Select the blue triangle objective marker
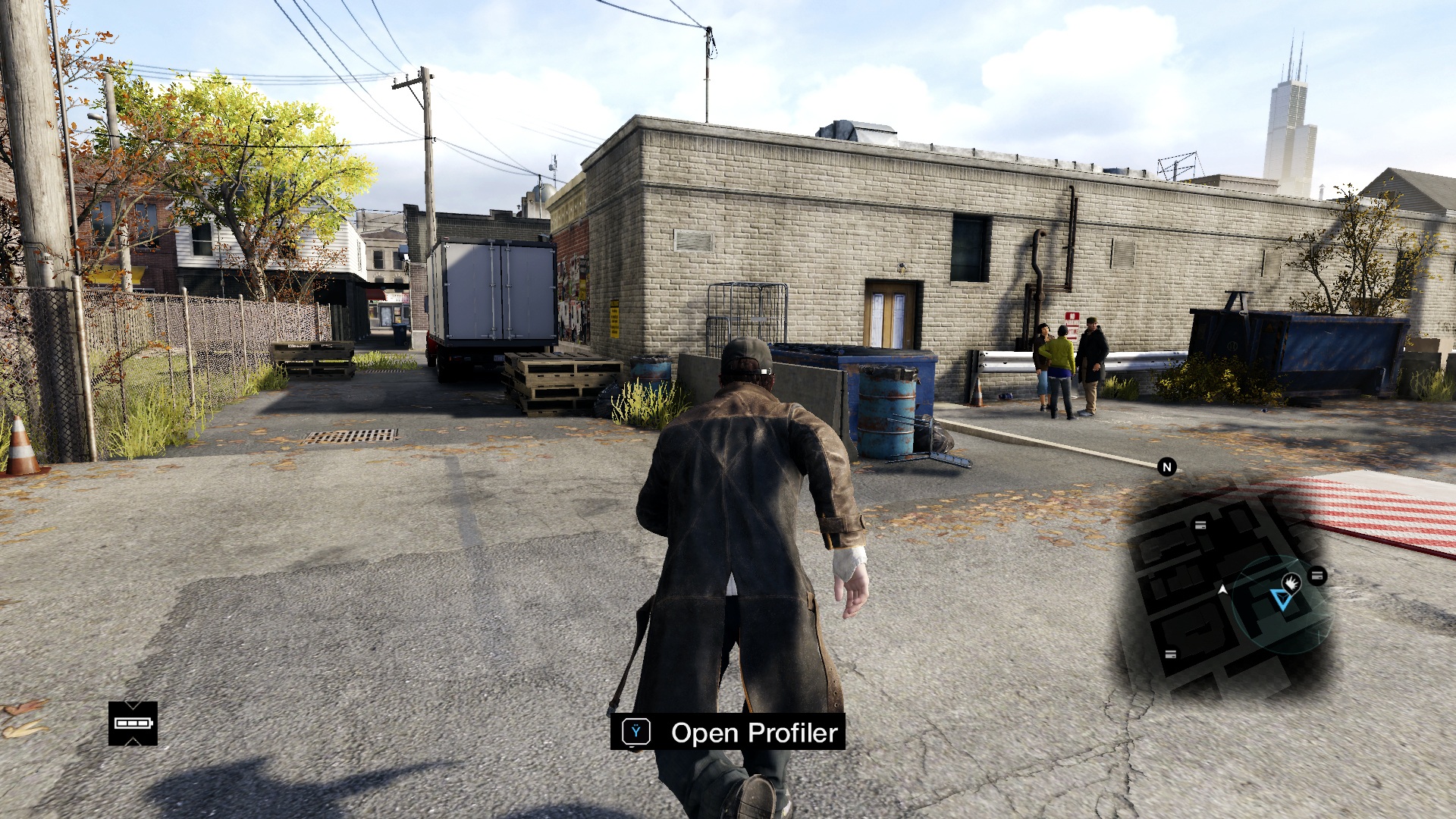This screenshot has width=1456, height=819. tap(1282, 601)
